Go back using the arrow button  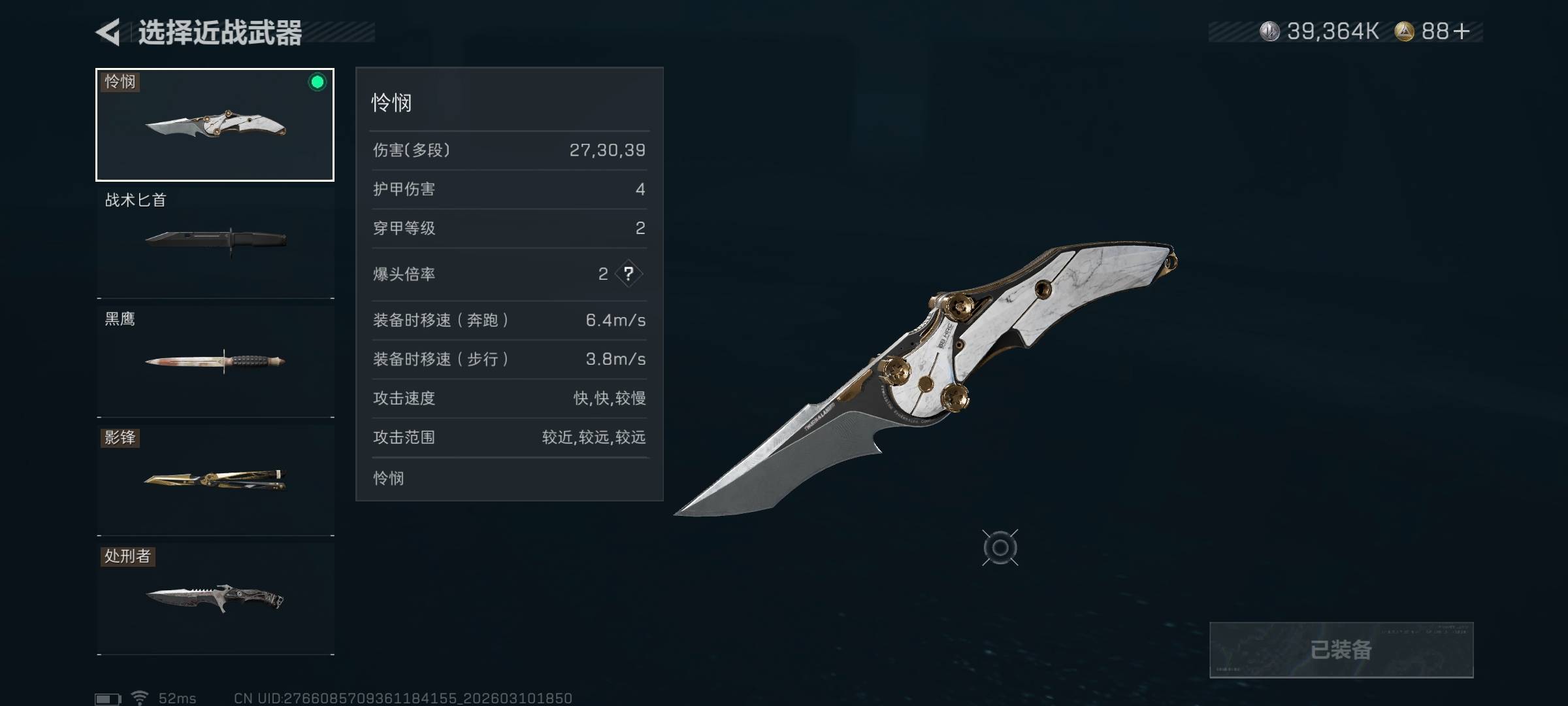coord(108,32)
